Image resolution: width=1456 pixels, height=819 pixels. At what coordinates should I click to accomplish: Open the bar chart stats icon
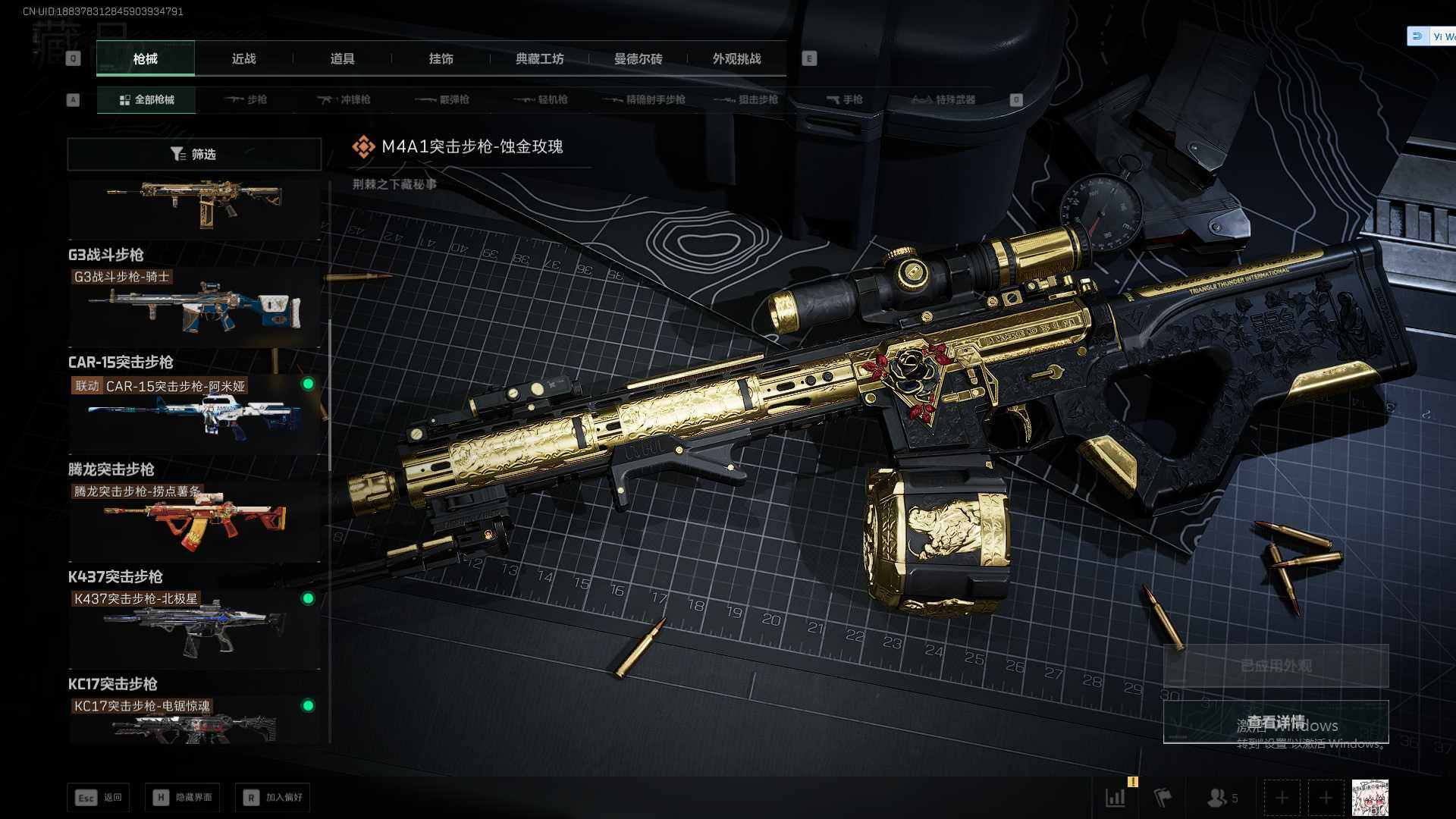[1116, 798]
